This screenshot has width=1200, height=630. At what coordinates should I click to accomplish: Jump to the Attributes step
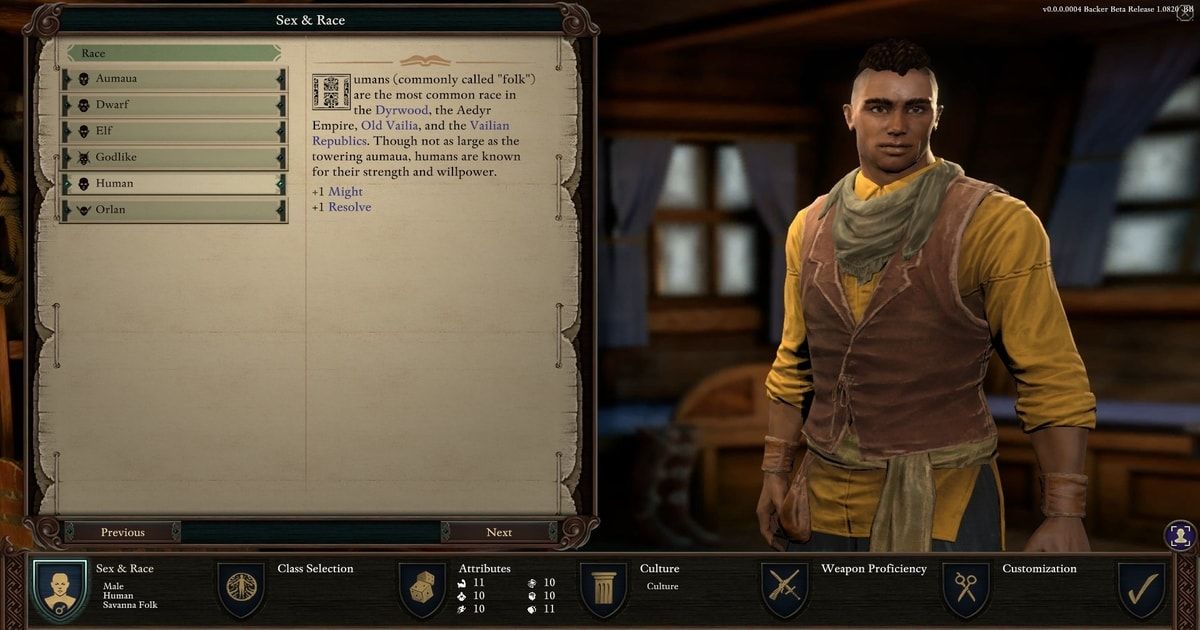click(x=422, y=588)
